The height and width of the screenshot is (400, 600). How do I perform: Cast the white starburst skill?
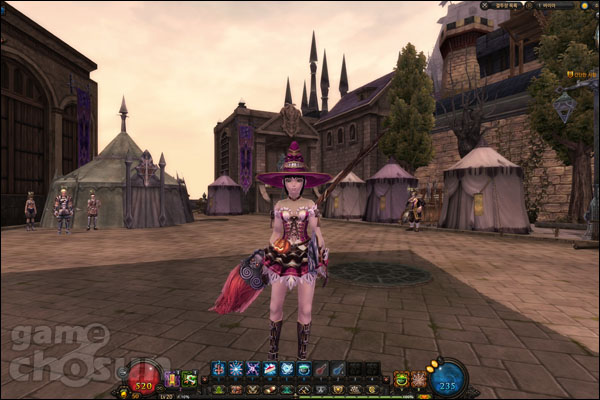235,369
